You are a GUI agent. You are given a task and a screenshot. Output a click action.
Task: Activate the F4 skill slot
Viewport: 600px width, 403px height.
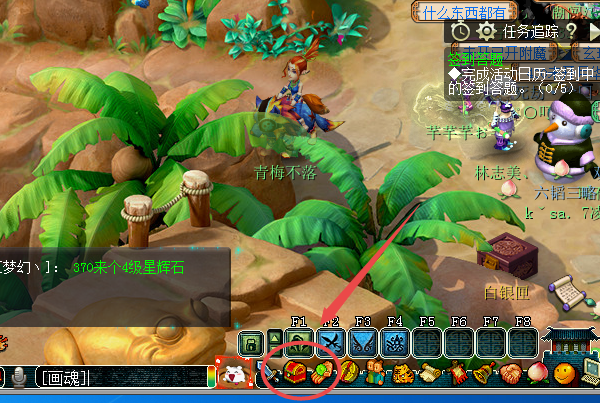pos(394,343)
